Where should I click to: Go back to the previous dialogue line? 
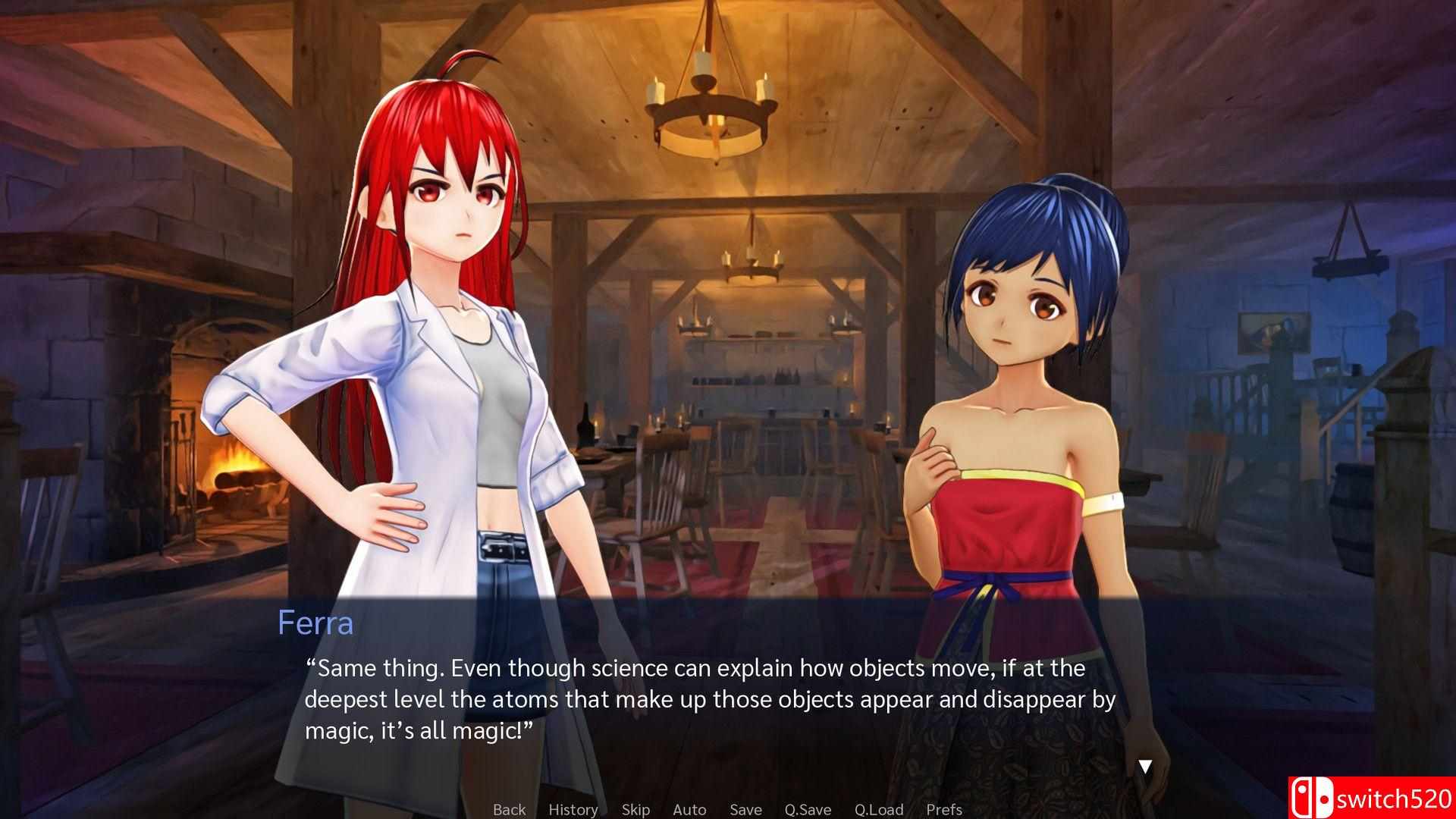pos(509,809)
